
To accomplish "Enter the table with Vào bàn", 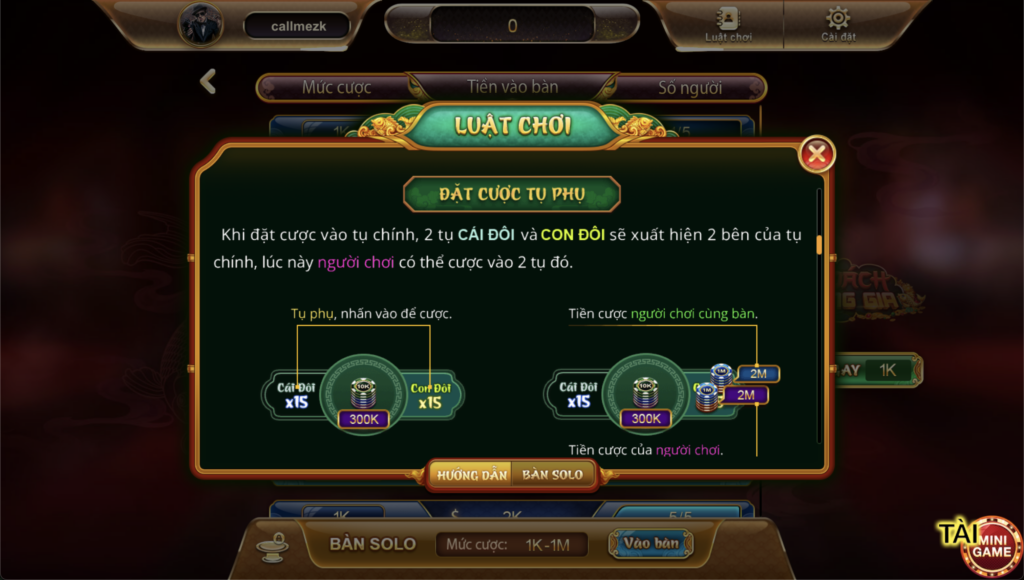I will point(651,544).
